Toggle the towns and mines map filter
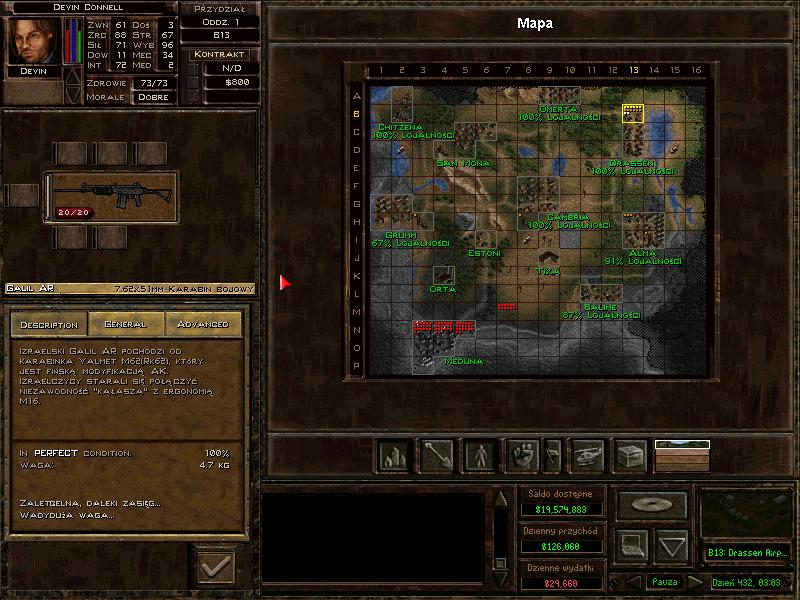Viewport: 800px width, 600px height. pyautogui.click(x=392, y=457)
